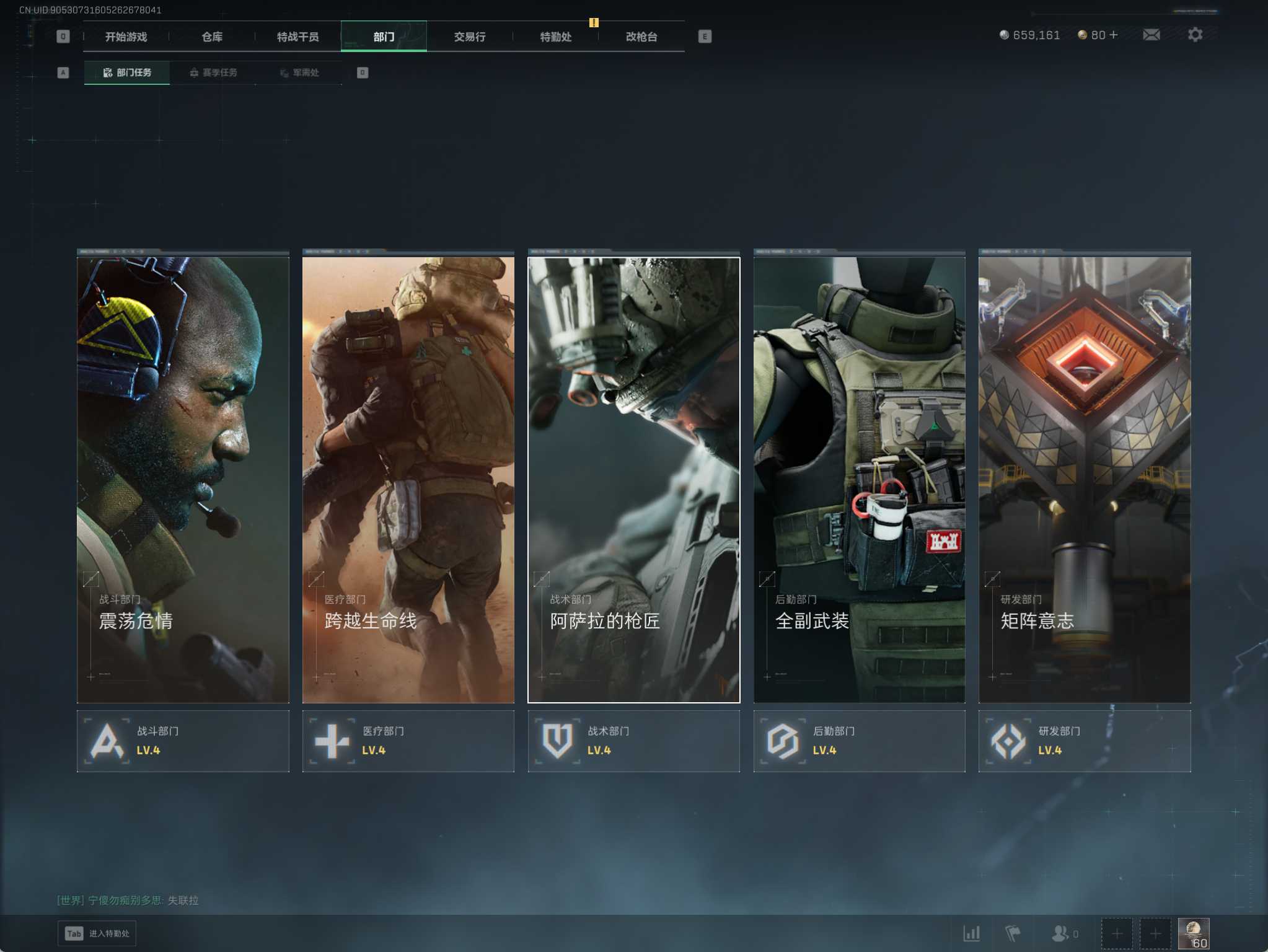
Task: Open the mail envelope icon
Action: tap(1151, 35)
